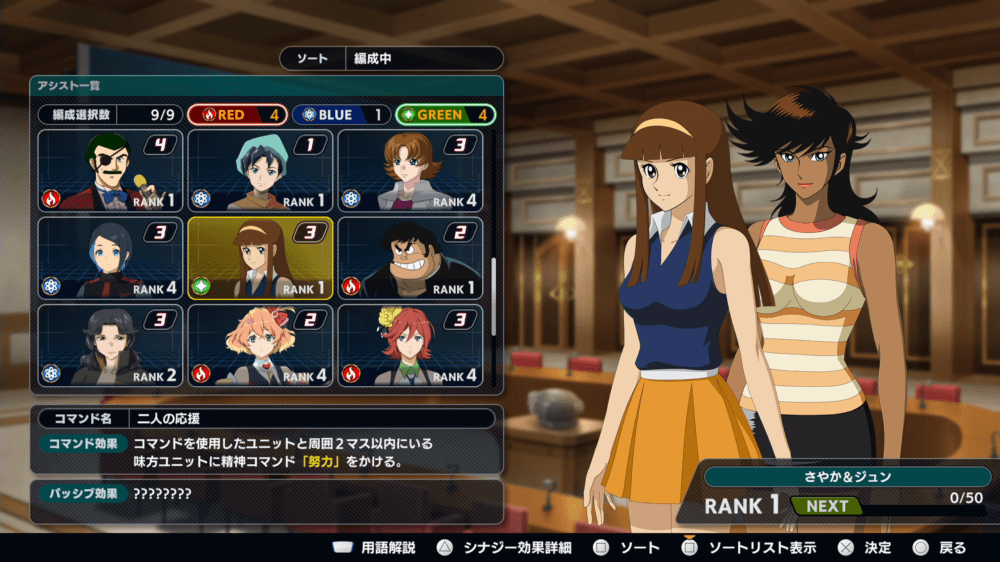1000x562 pixels.
Task: Choose the grinning Boss assist card
Action: point(410,257)
